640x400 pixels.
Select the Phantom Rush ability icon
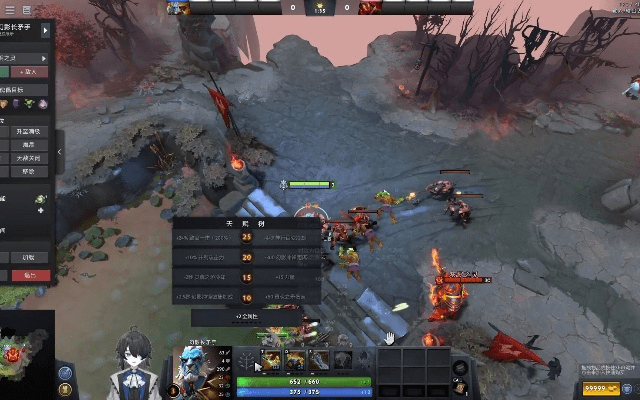coord(319,360)
